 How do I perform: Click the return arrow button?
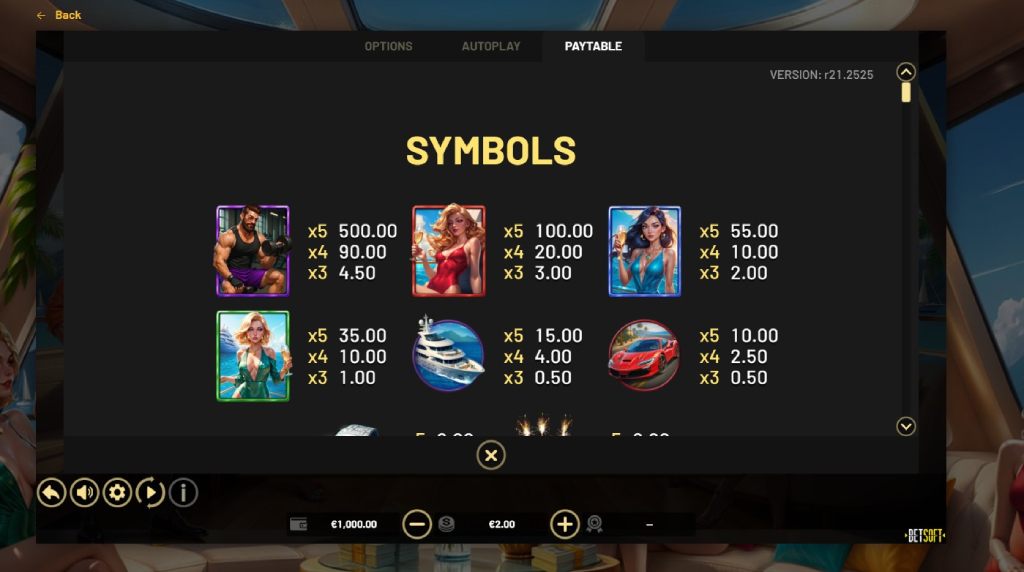pyautogui.click(x=52, y=492)
